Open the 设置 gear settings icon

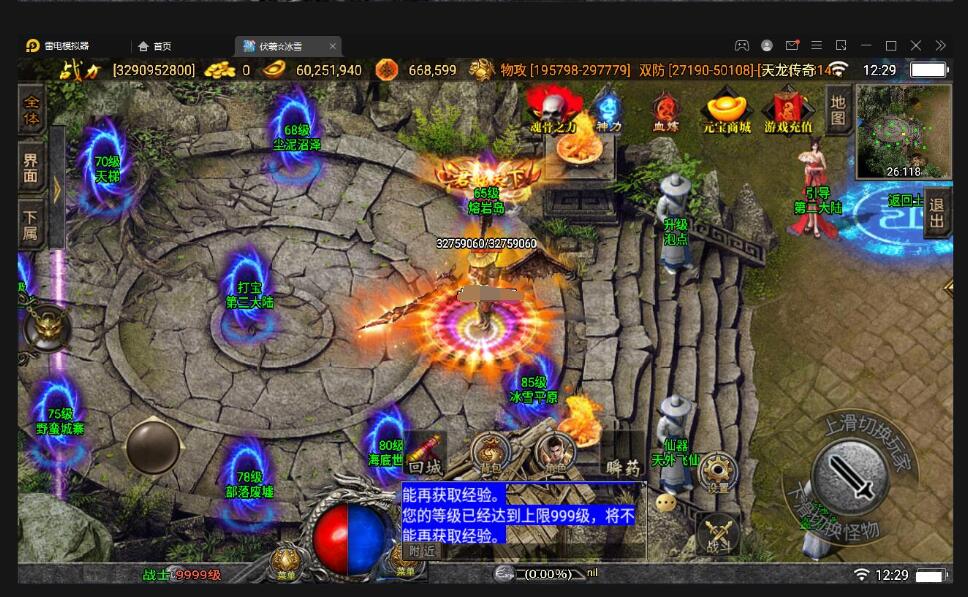coord(717,471)
